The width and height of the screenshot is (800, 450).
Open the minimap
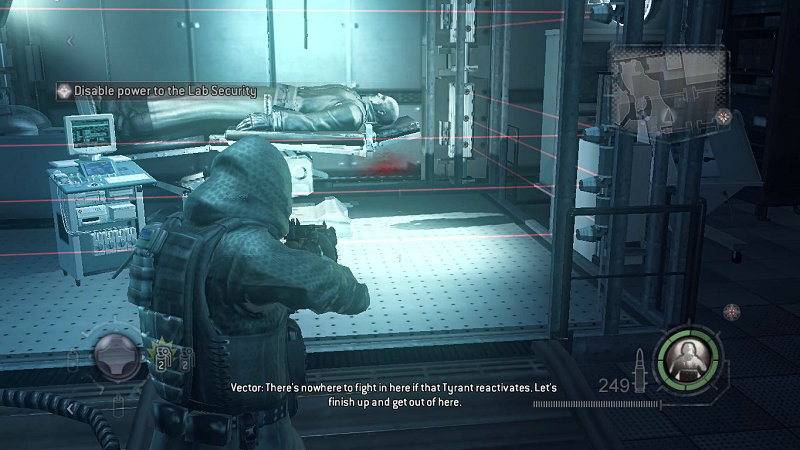point(660,88)
